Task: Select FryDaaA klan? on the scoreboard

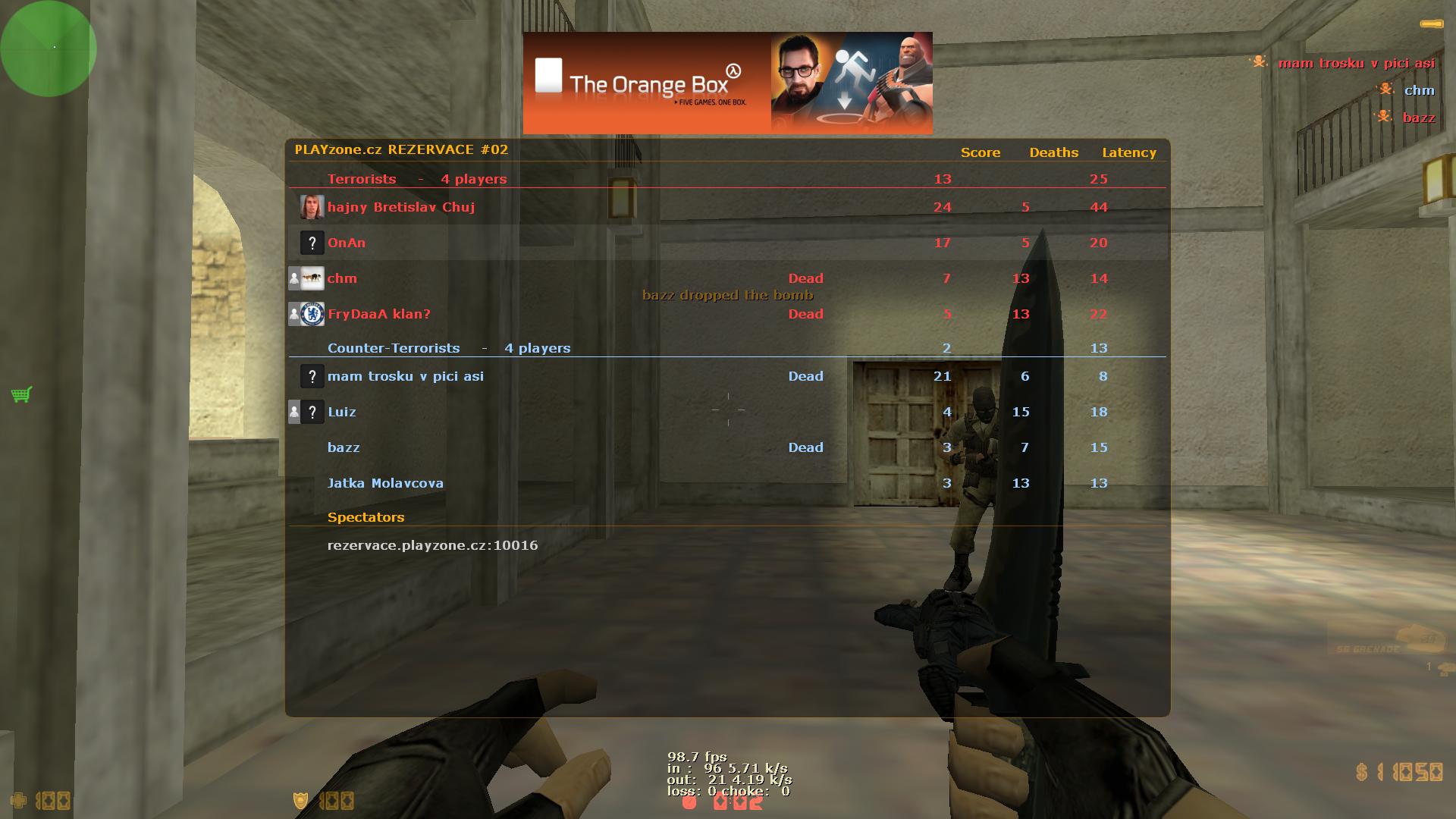Action: [379, 314]
